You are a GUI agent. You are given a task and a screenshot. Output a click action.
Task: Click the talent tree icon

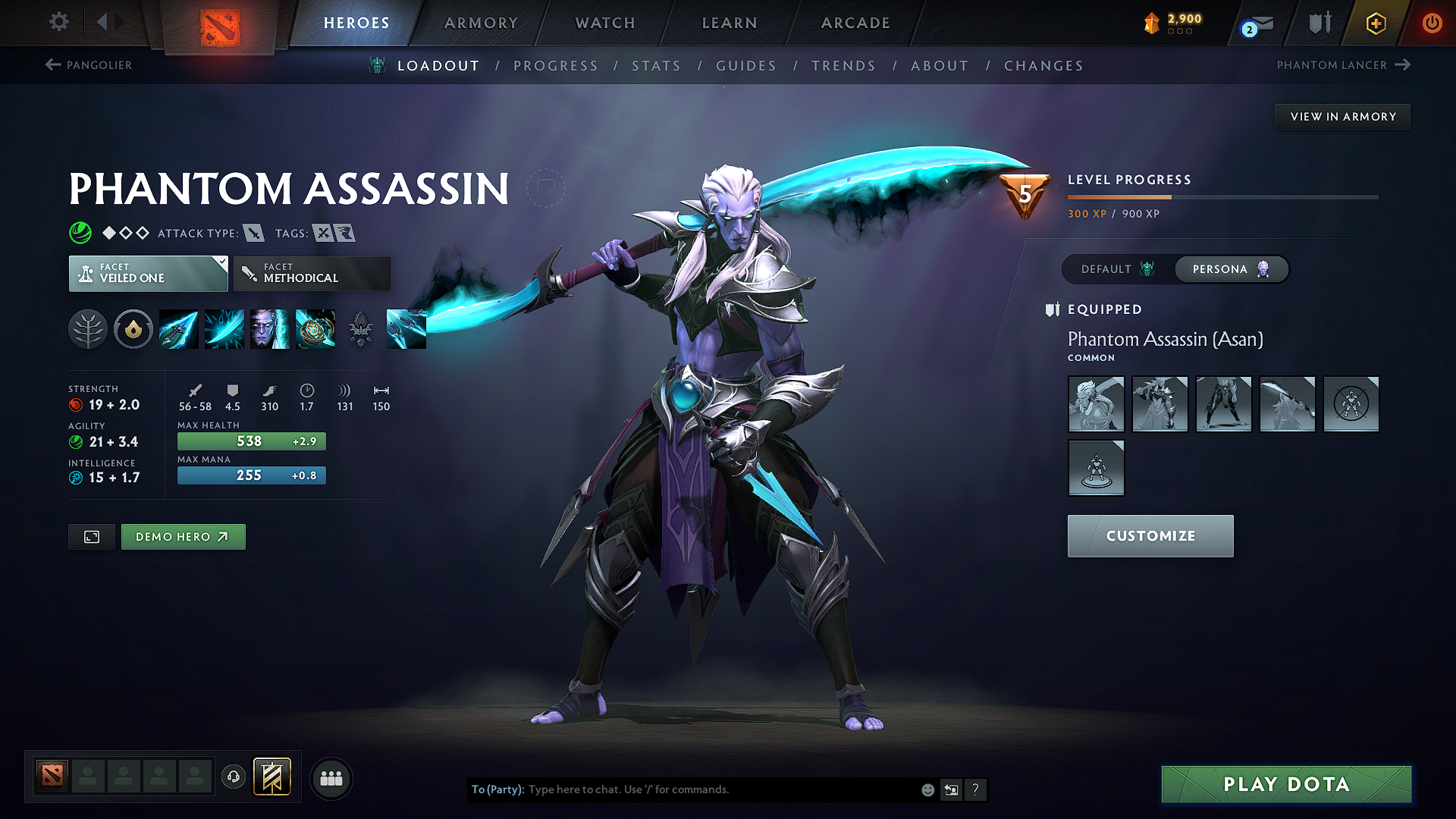coord(88,329)
